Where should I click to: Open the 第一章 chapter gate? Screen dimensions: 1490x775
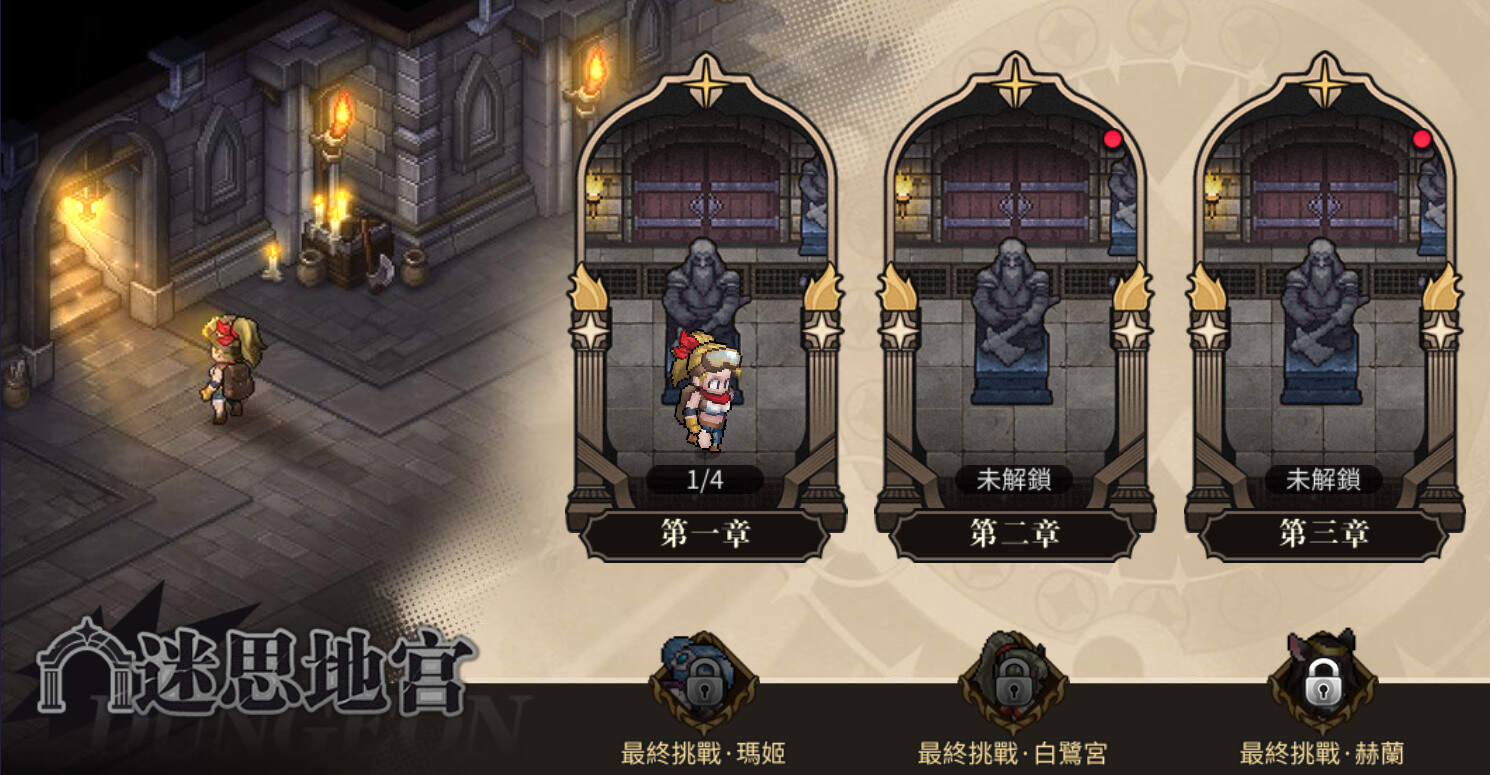point(705,300)
